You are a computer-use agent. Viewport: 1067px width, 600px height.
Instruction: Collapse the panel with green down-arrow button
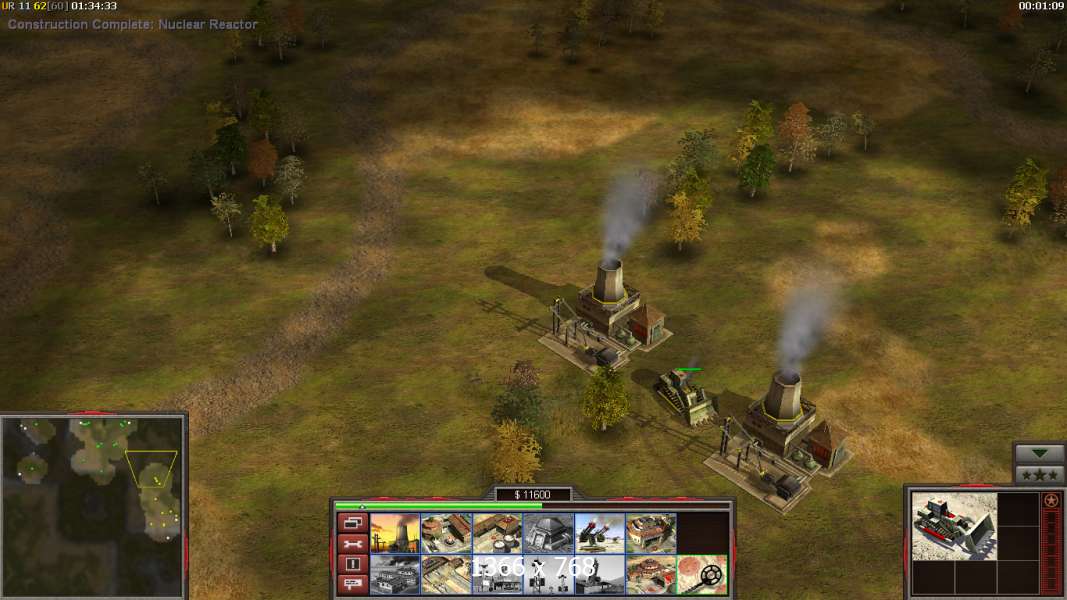1039,454
